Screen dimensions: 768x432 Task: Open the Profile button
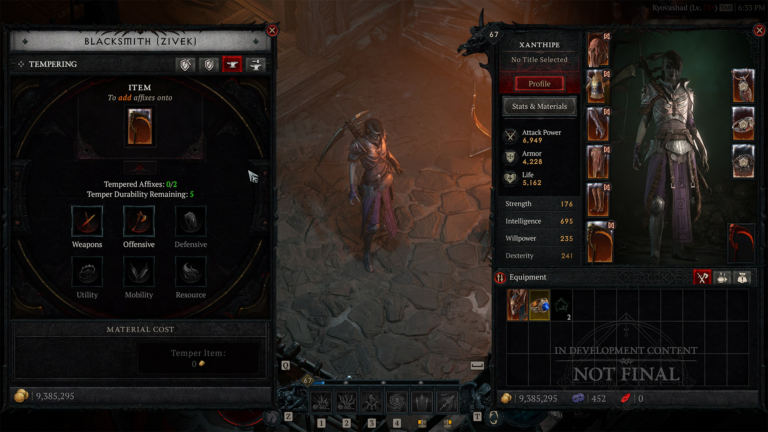click(539, 83)
